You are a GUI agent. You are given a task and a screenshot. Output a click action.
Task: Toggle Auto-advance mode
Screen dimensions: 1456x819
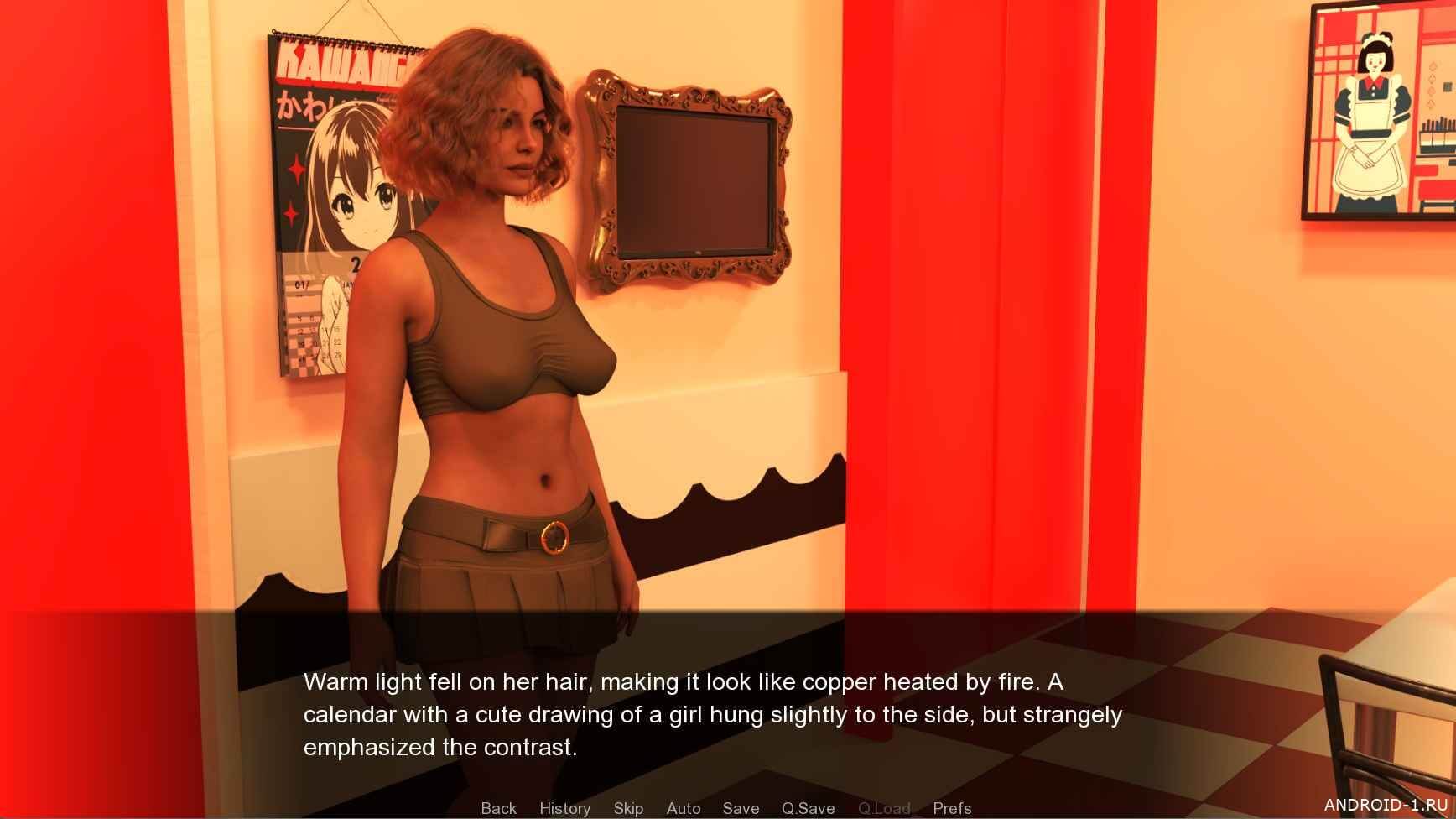pos(683,808)
